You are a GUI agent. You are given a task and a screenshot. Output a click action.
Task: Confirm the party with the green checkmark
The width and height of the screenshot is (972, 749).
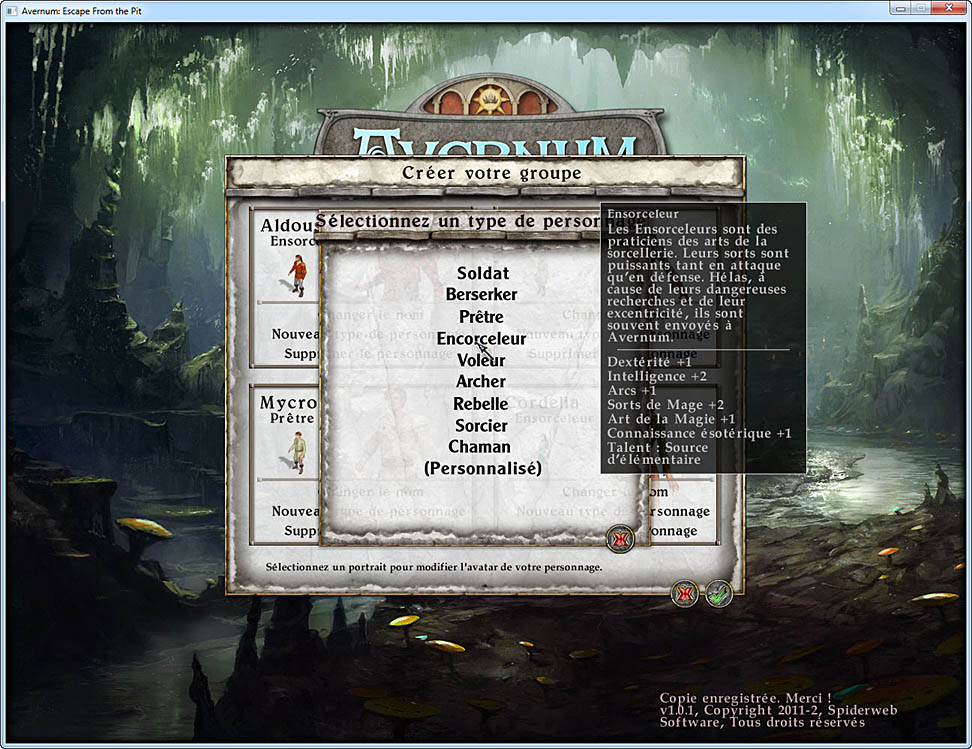(718, 593)
